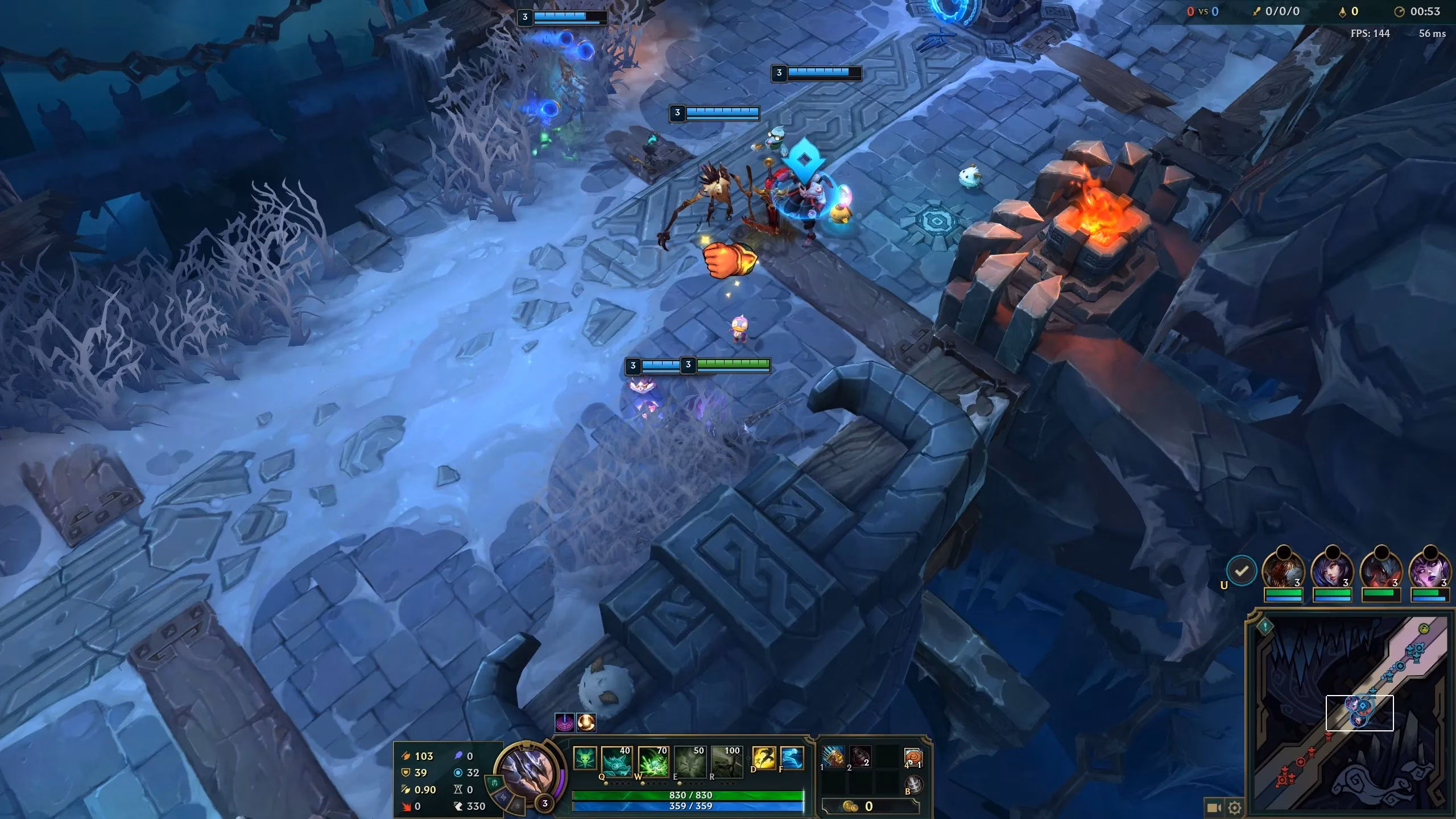
Task: Click the B ward icon beside the inventory
Action: click(915, 785)
